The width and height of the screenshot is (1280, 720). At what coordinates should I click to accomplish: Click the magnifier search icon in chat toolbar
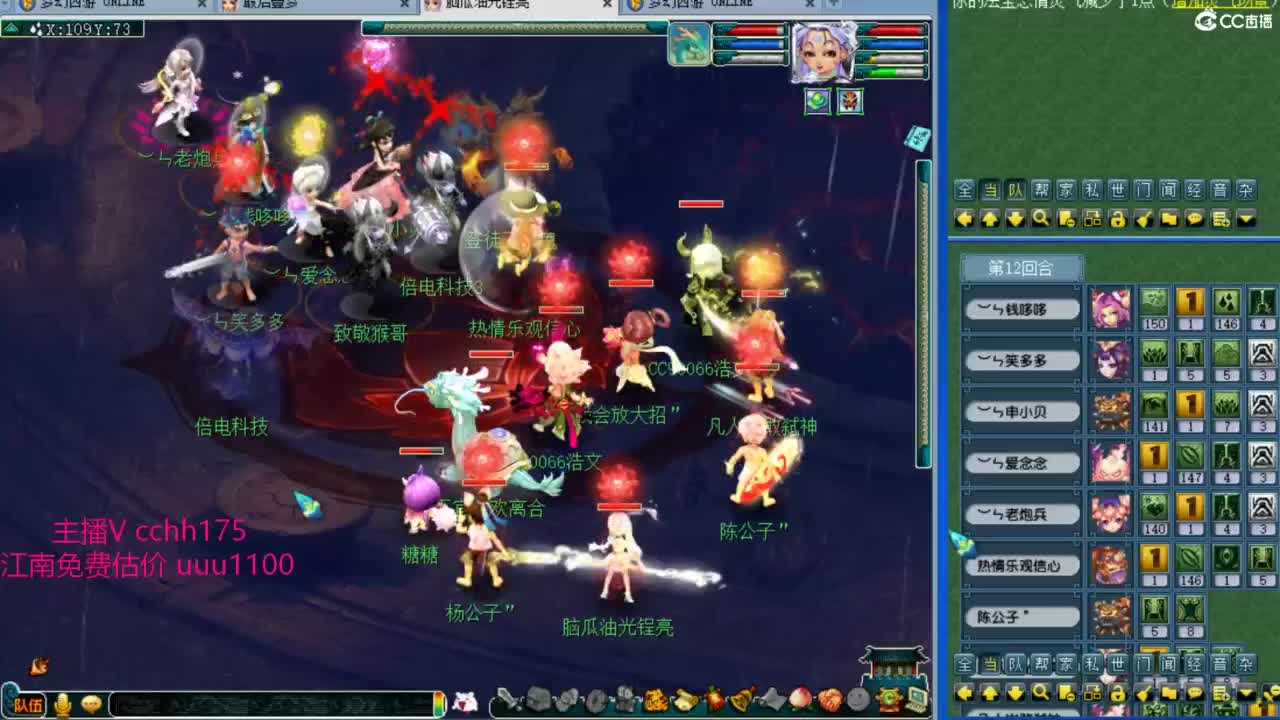(x=1040, y=219)
